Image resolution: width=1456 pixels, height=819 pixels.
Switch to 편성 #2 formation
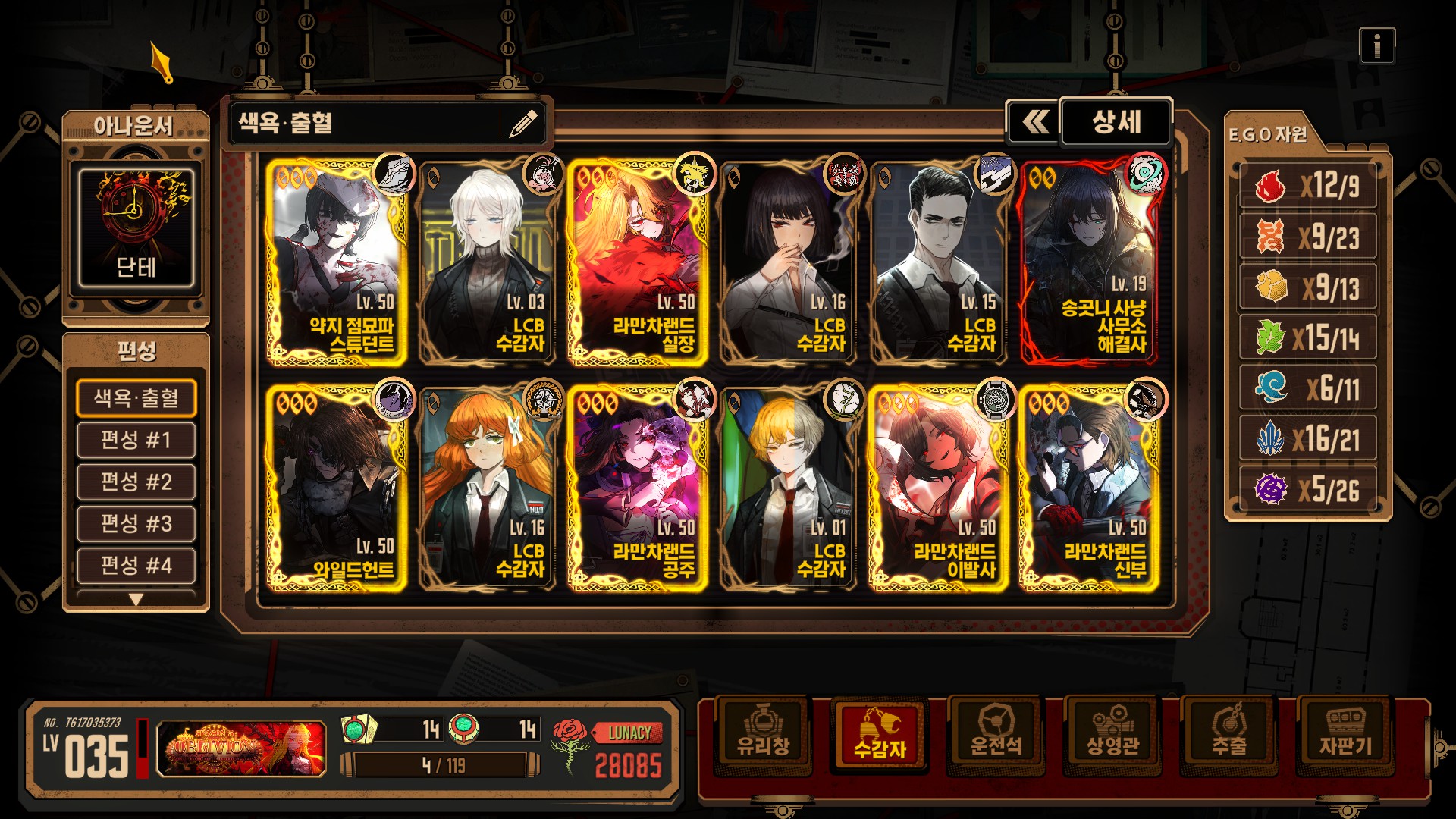(136, 482)
